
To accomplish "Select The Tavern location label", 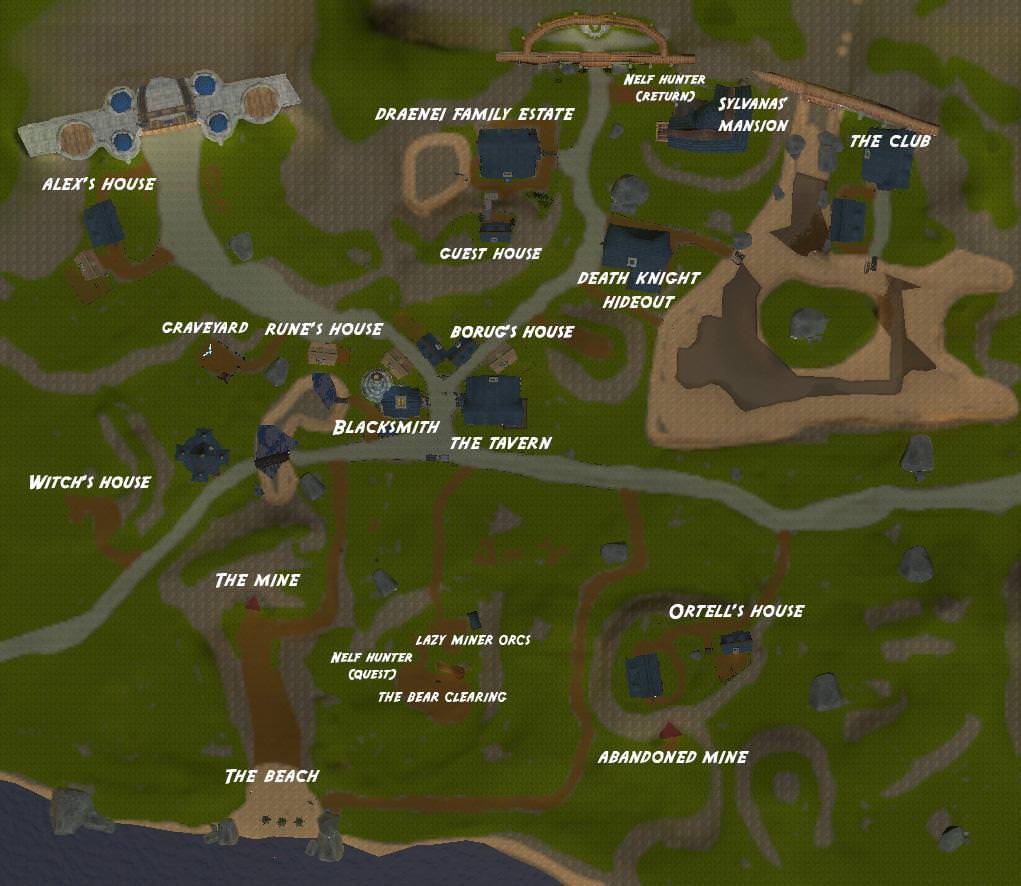I will (x=500, y=443).
